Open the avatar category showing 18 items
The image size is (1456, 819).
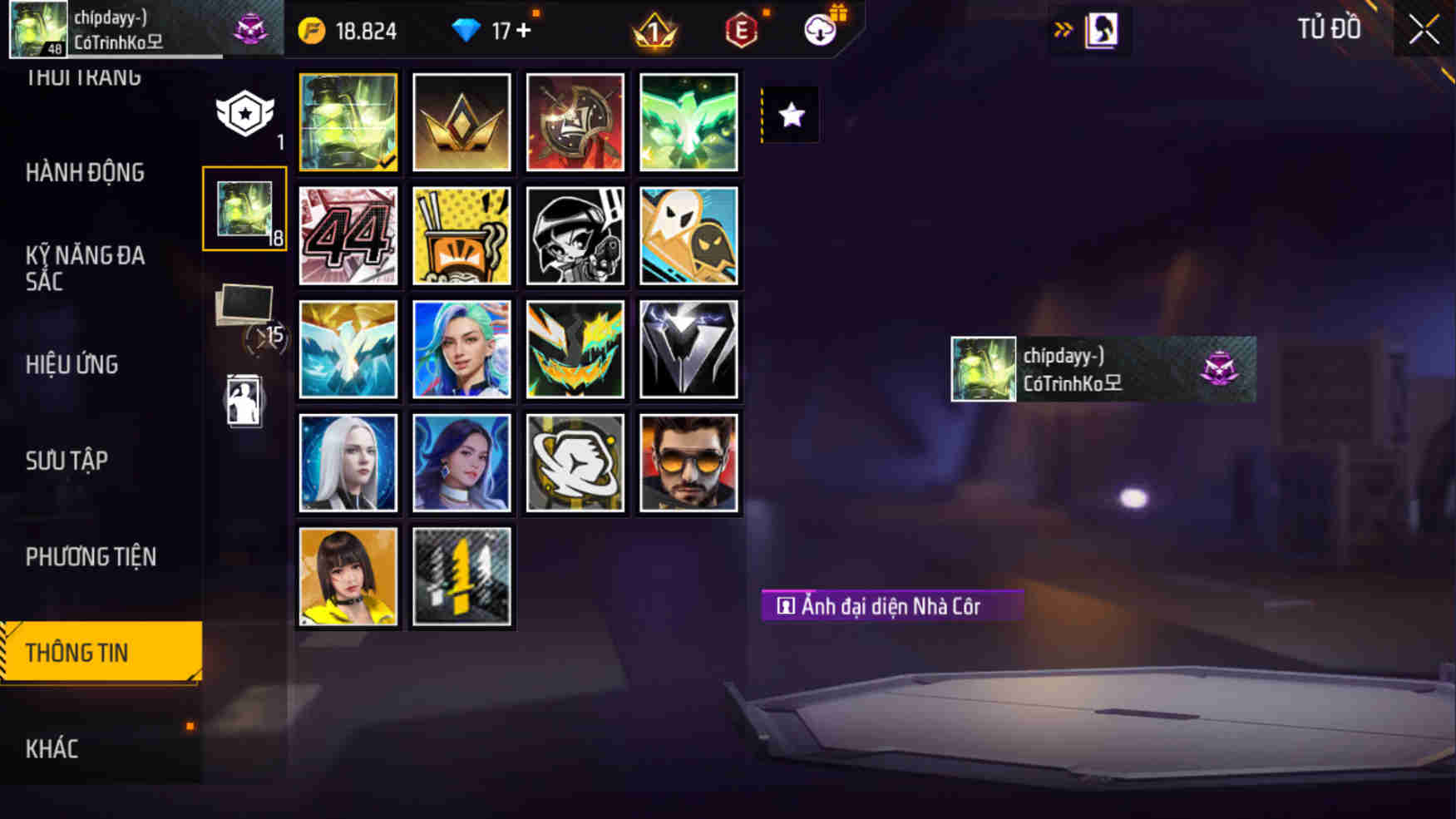coord(244,210)
